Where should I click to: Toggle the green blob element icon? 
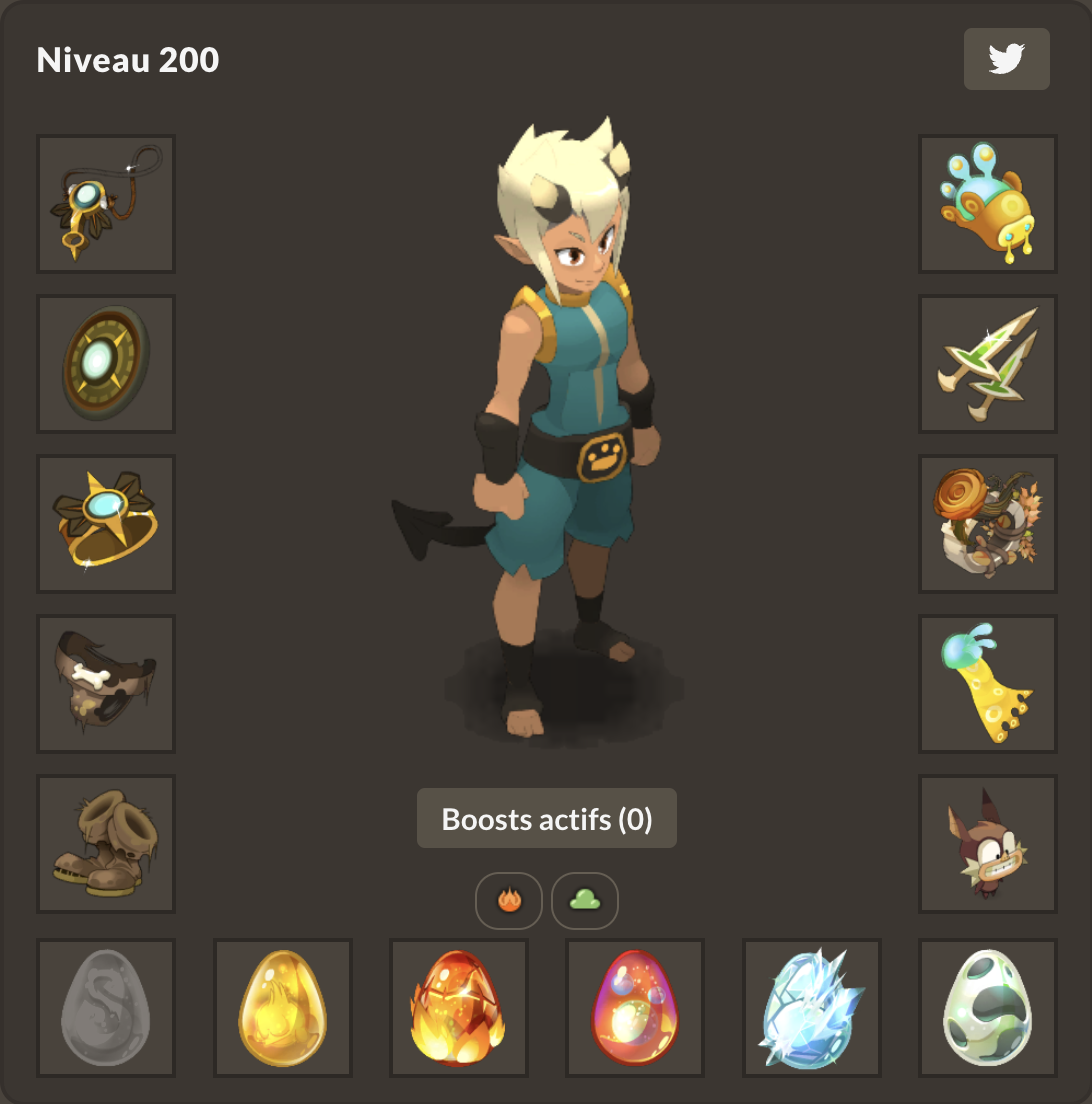click(x=585, y=900)
